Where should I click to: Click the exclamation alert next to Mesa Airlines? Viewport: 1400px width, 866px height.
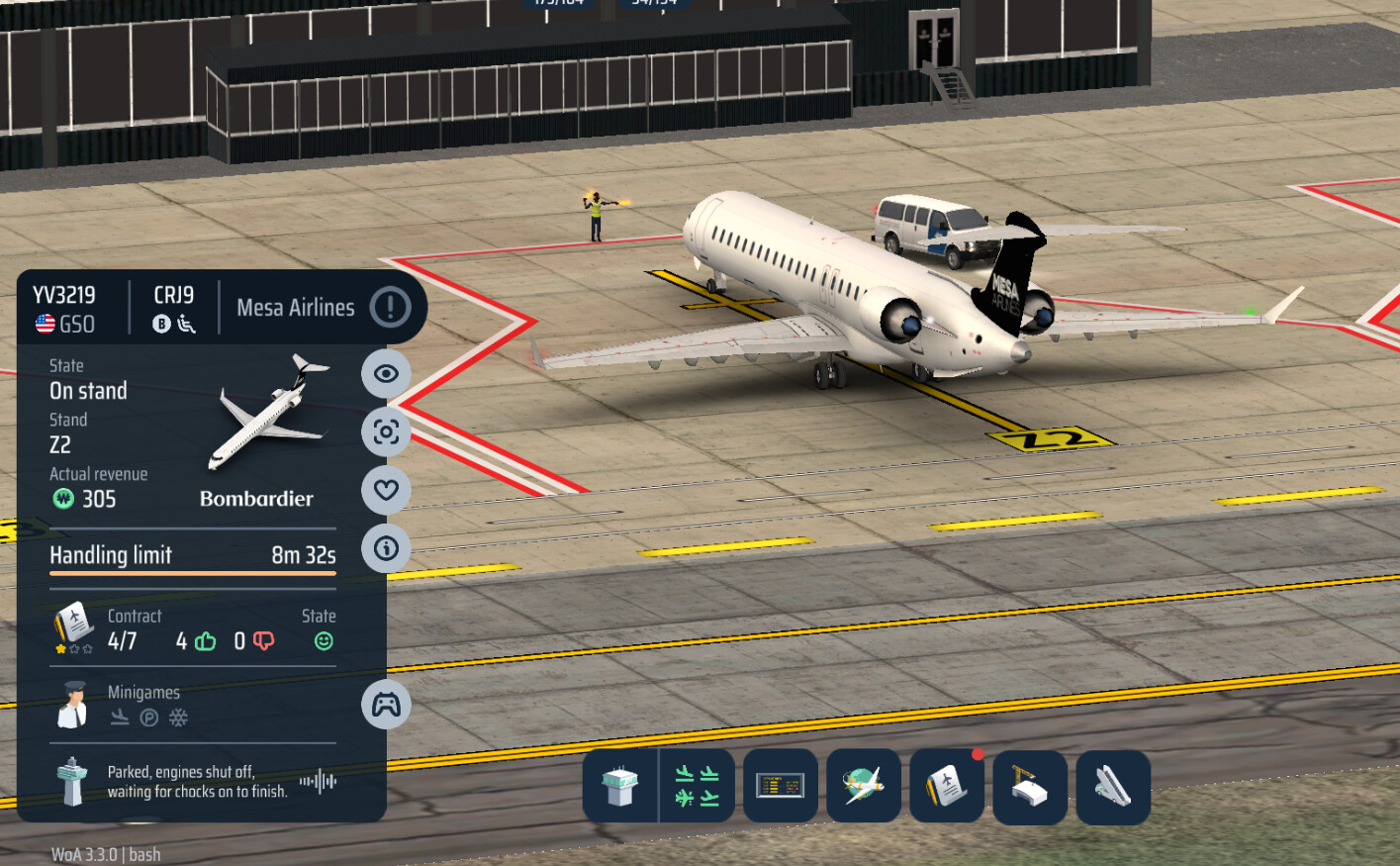(x=390, y=307)
